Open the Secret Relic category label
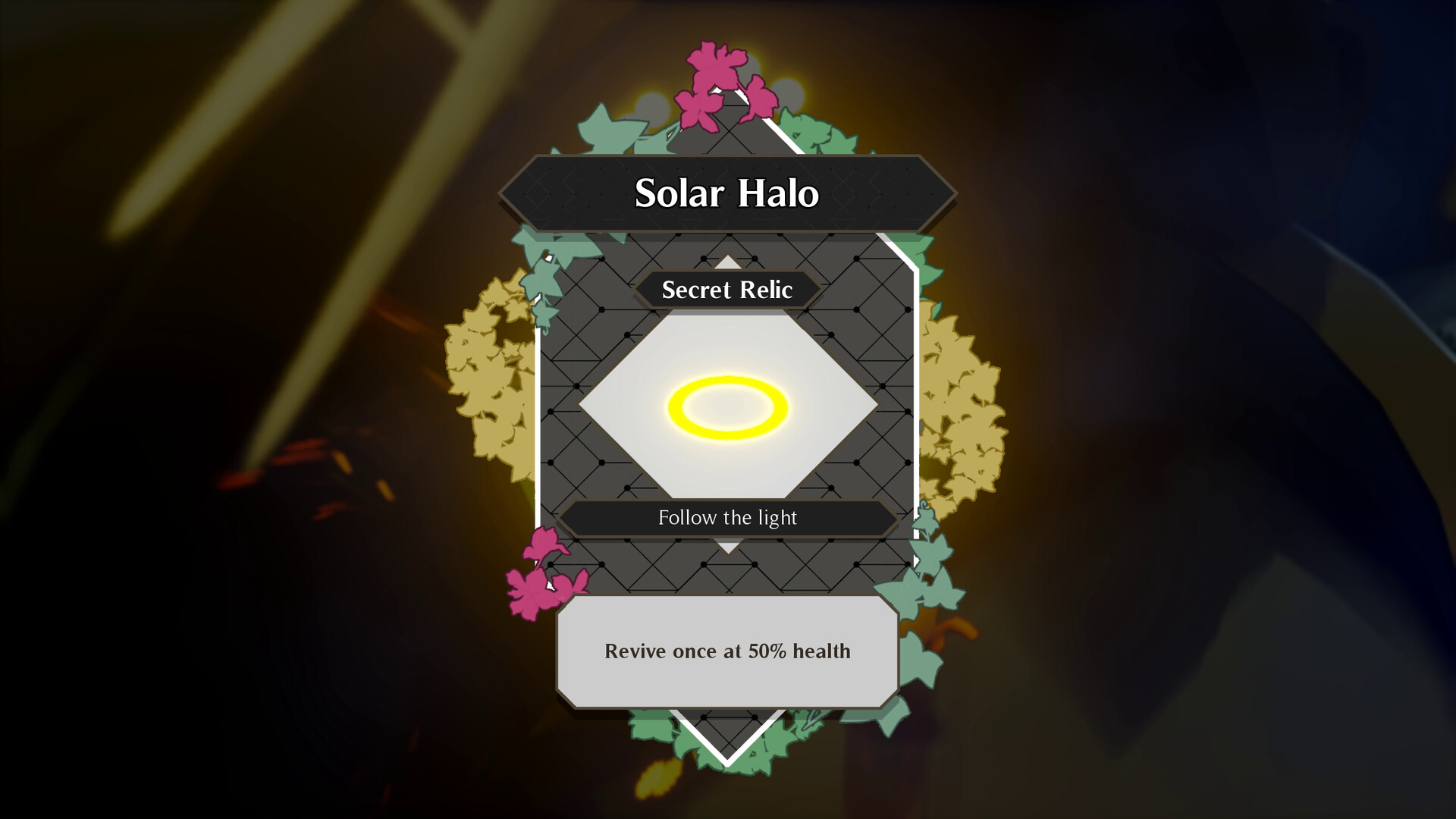1456x819 pixels. 726,290
